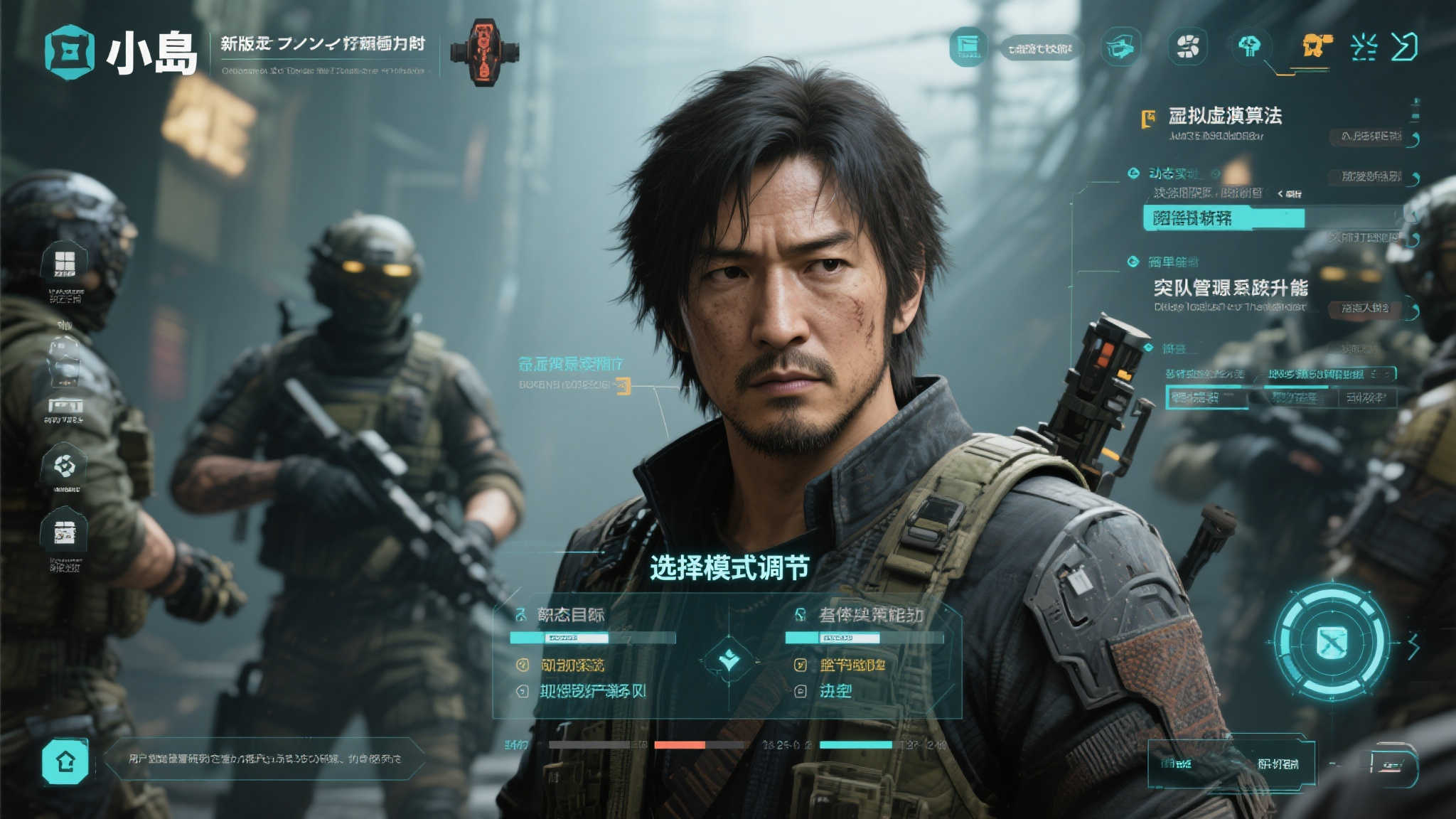Click the diamond emblem in mode panel
Screen dimensions: 1456x819
[729, 659]
